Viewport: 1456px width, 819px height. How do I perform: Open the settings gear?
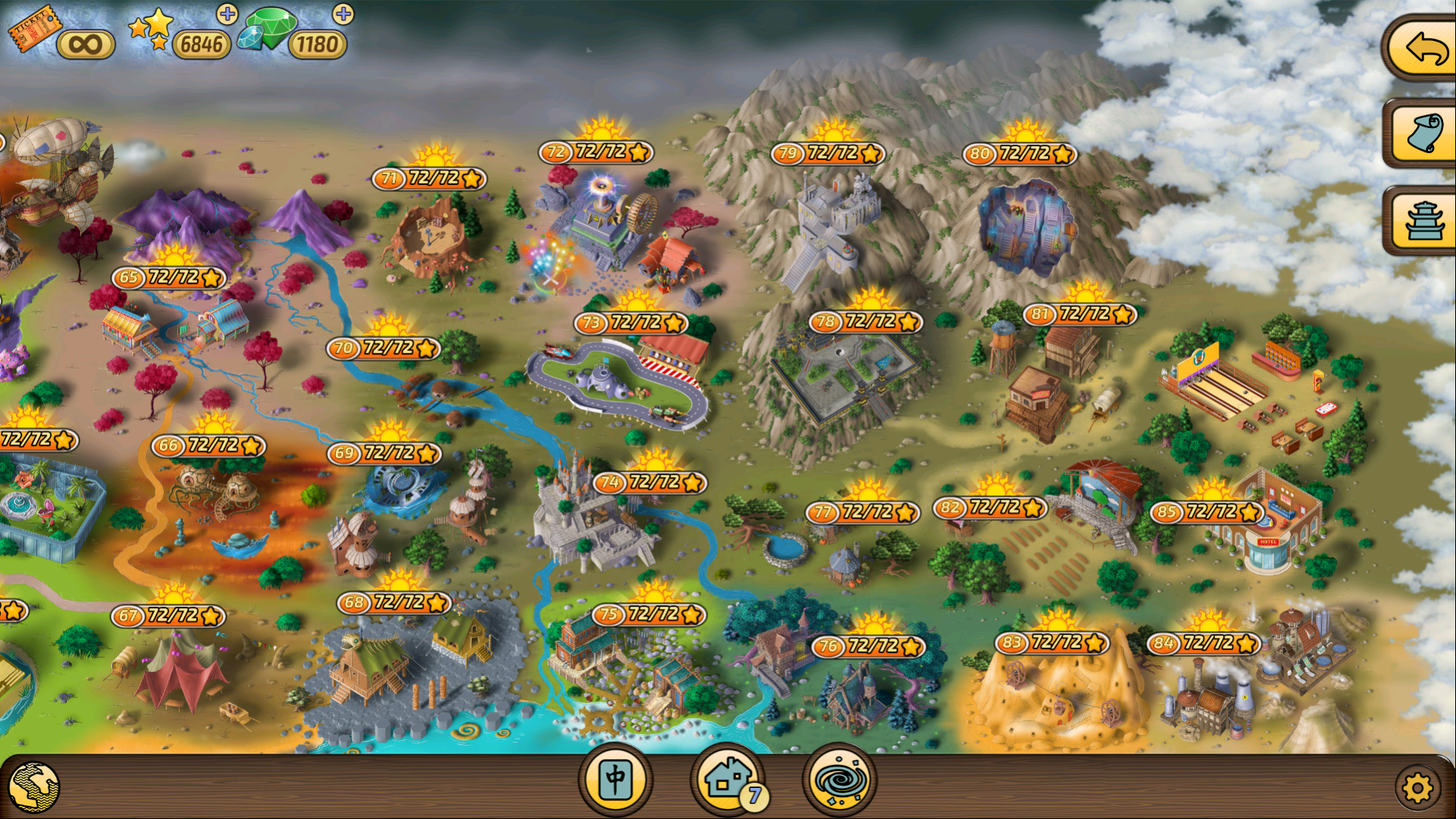pos(1420,786)
